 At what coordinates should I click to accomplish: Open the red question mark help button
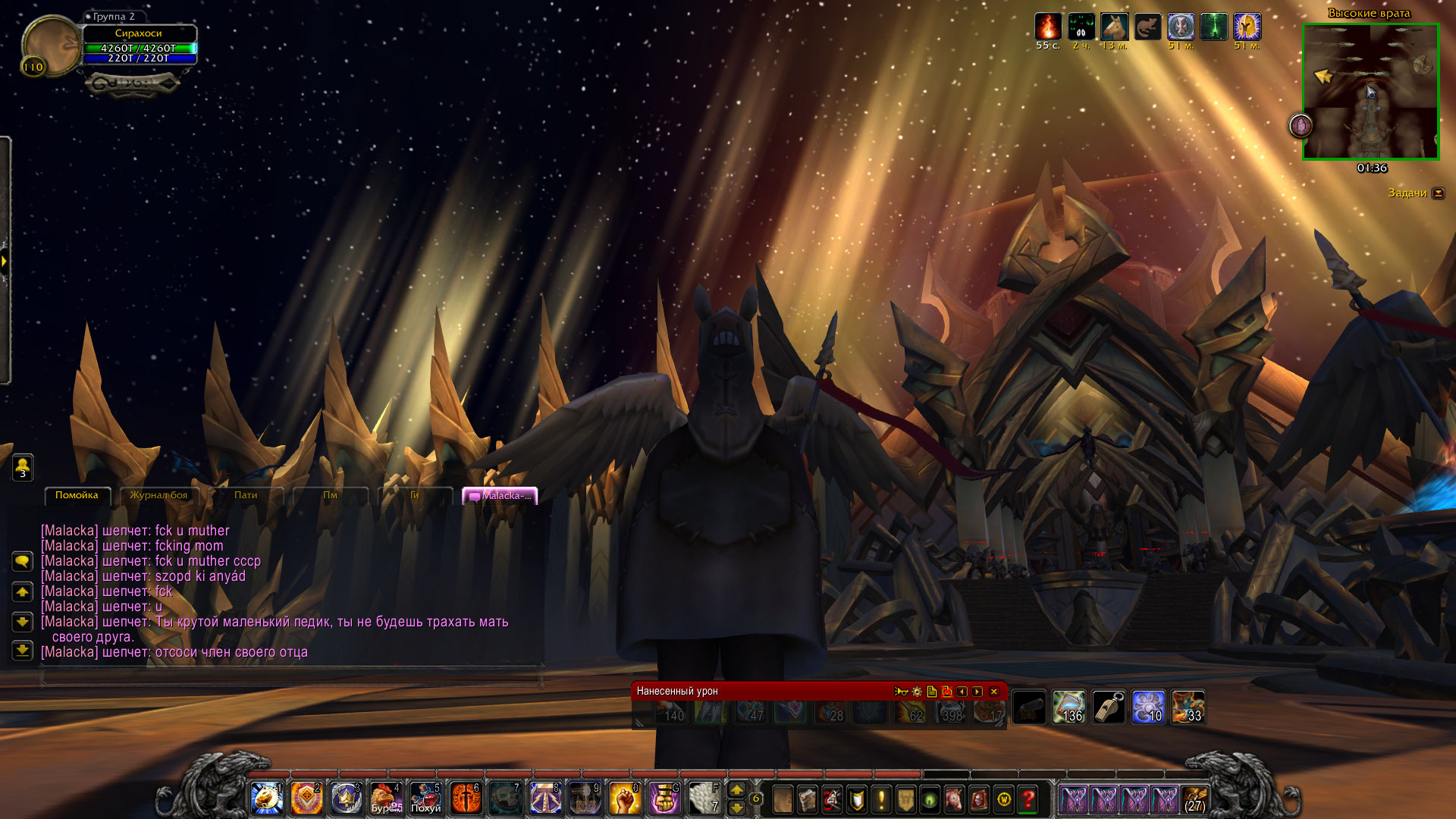1028,799
